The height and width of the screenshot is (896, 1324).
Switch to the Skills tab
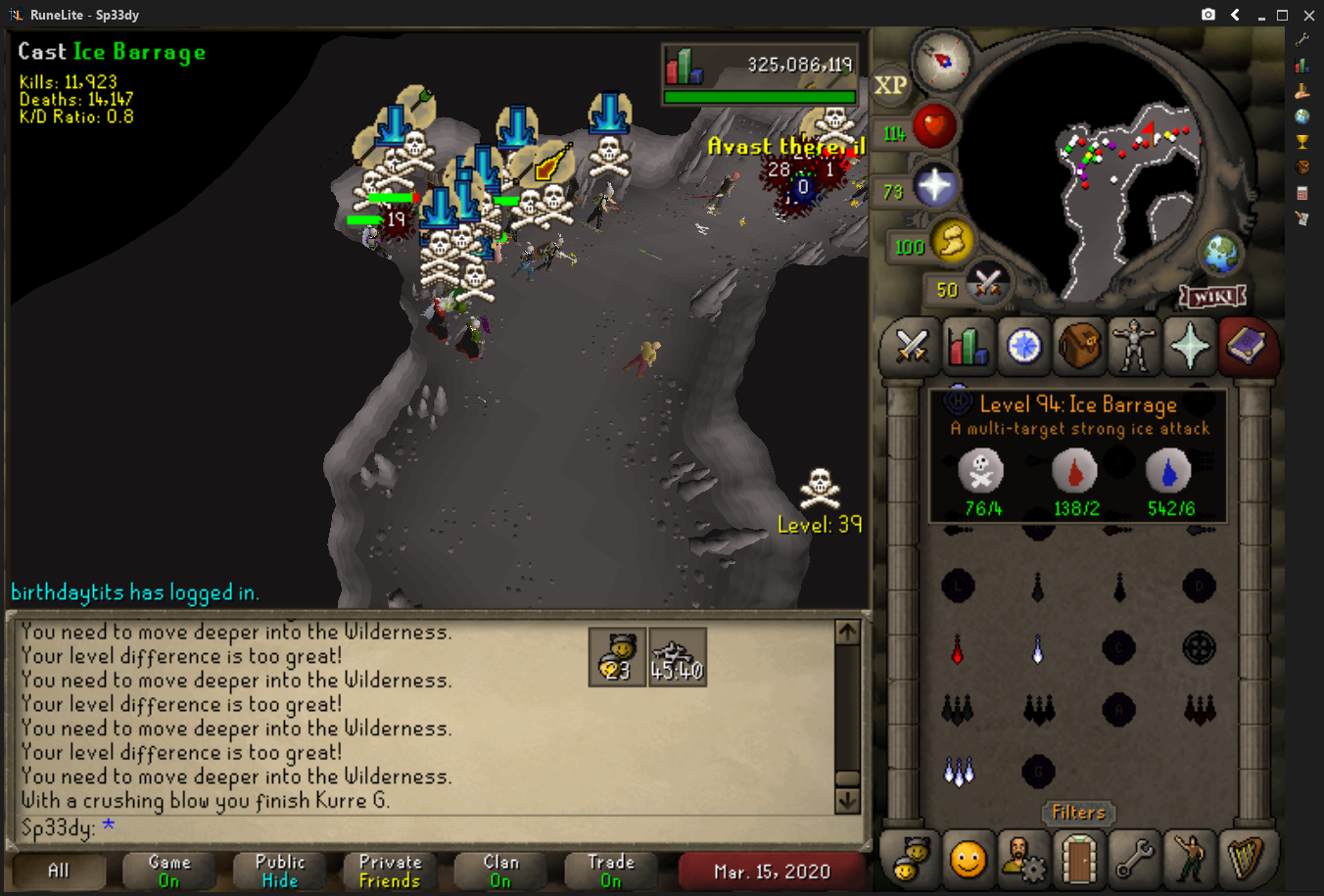point(968,347)
